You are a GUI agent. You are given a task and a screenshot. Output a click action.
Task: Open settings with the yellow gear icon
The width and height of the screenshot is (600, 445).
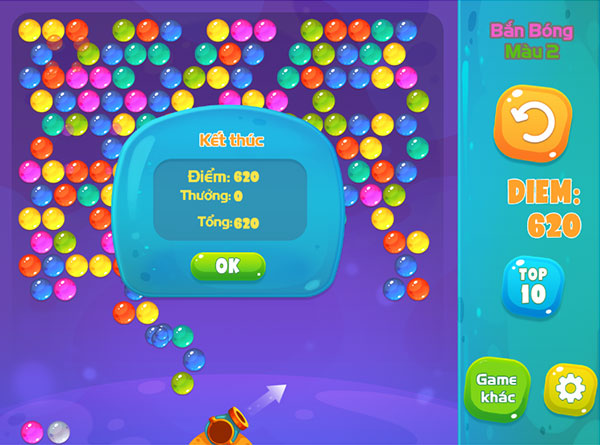coord(569,388)
